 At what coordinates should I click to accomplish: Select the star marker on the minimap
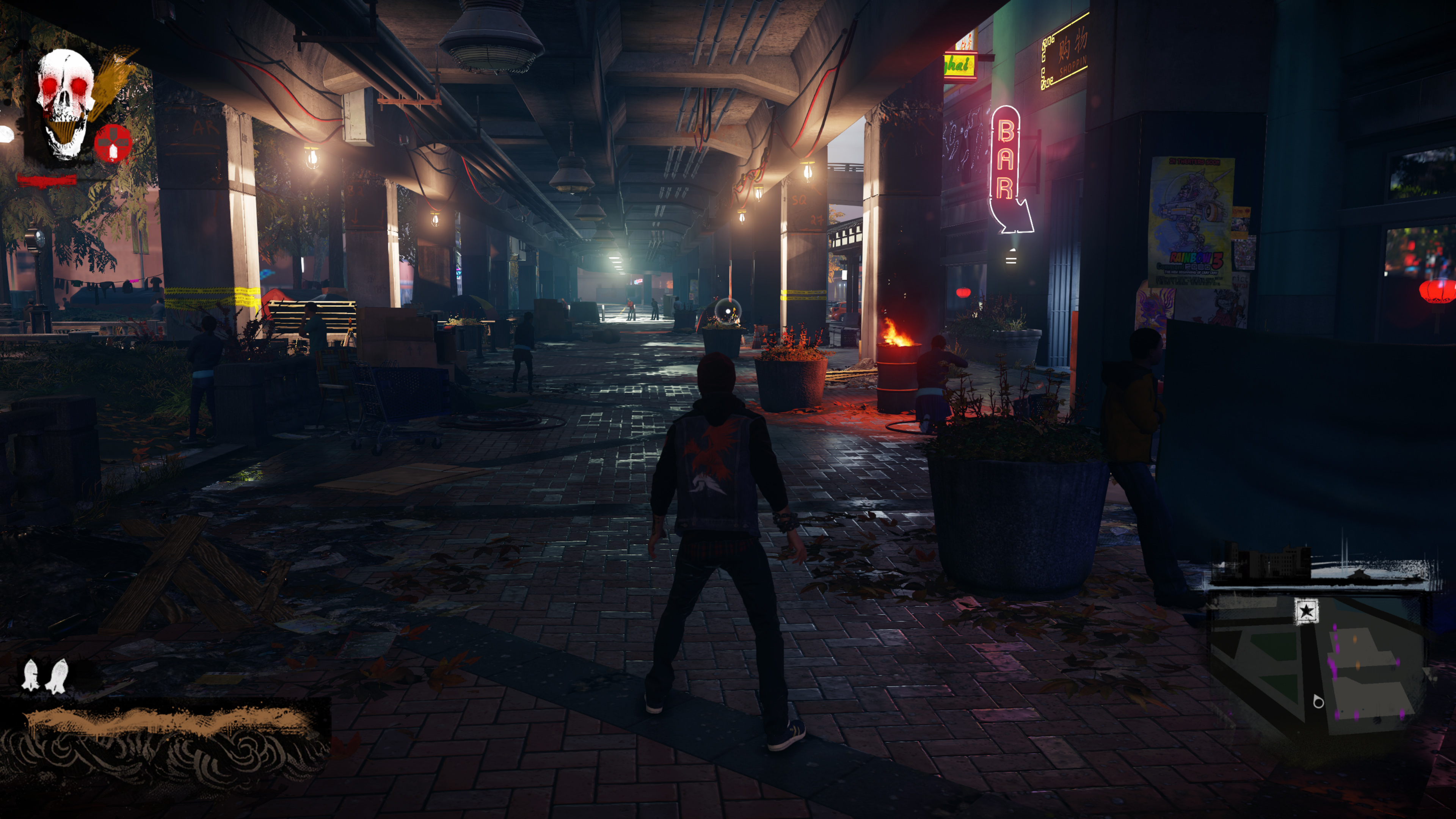pyautogui.click(x=1306, y=611)
